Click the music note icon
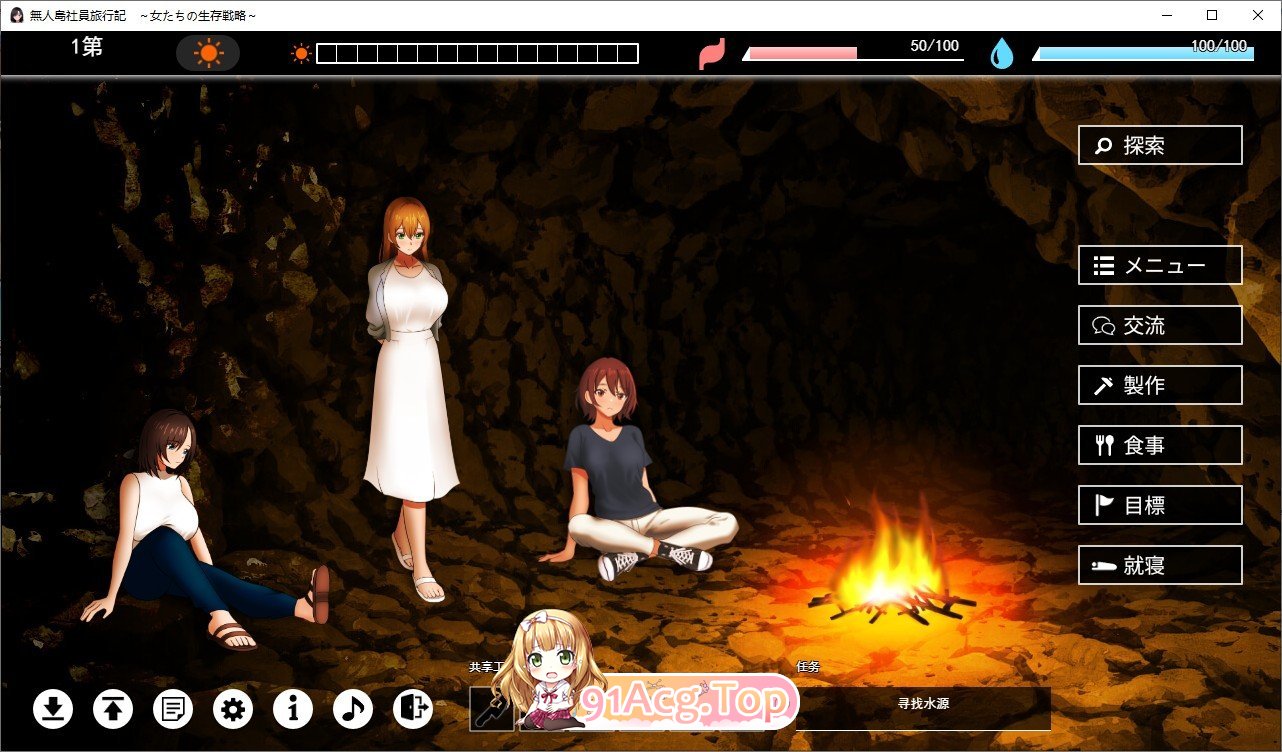 tap(353, 709)
